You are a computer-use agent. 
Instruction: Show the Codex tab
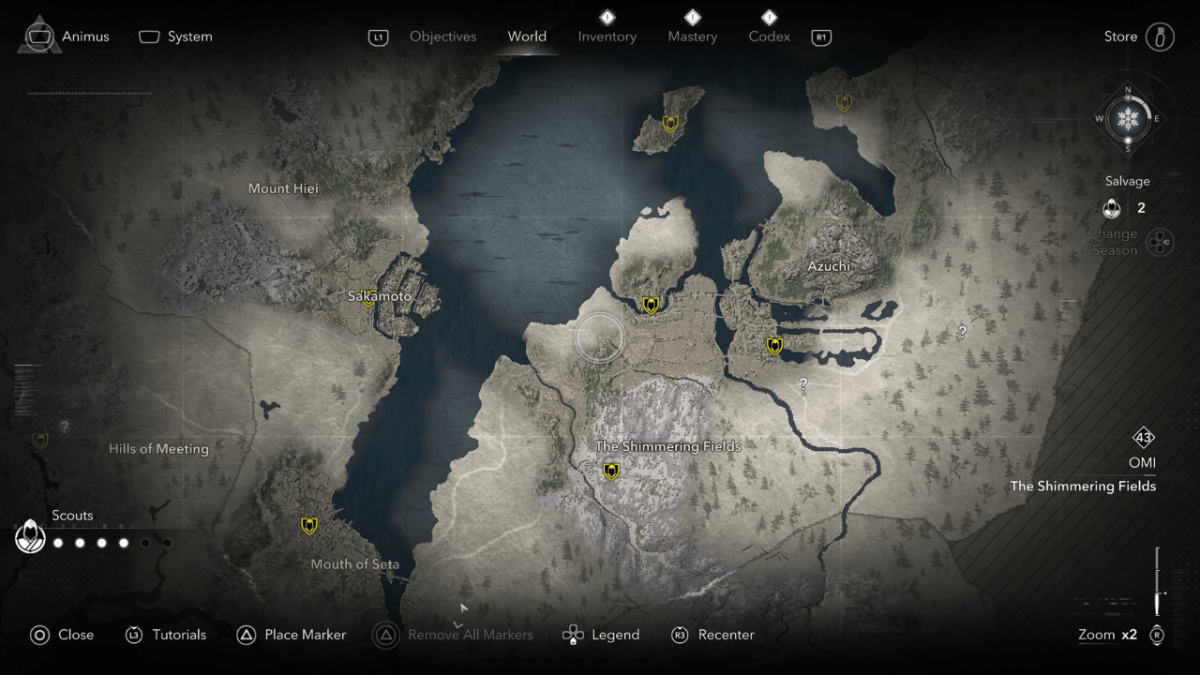[x=769, y=37]
